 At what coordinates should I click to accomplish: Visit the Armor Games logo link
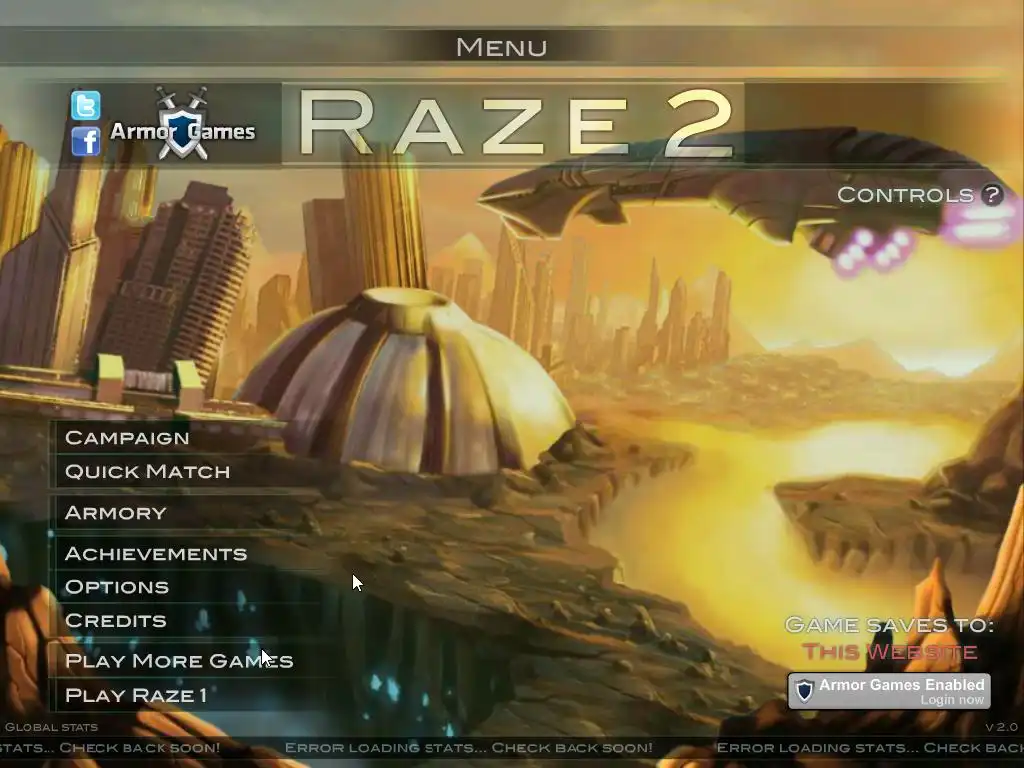pos(182,127)
